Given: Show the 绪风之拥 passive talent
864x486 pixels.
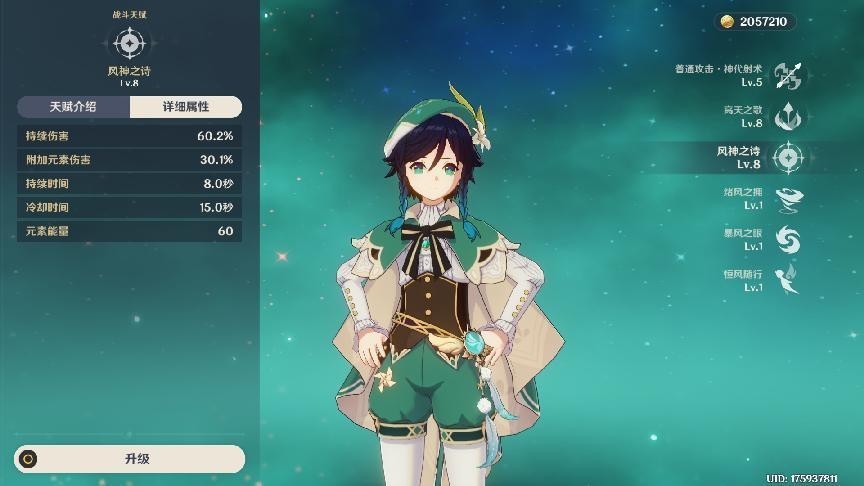Looking at the screenshot, I should pos(788,198).
